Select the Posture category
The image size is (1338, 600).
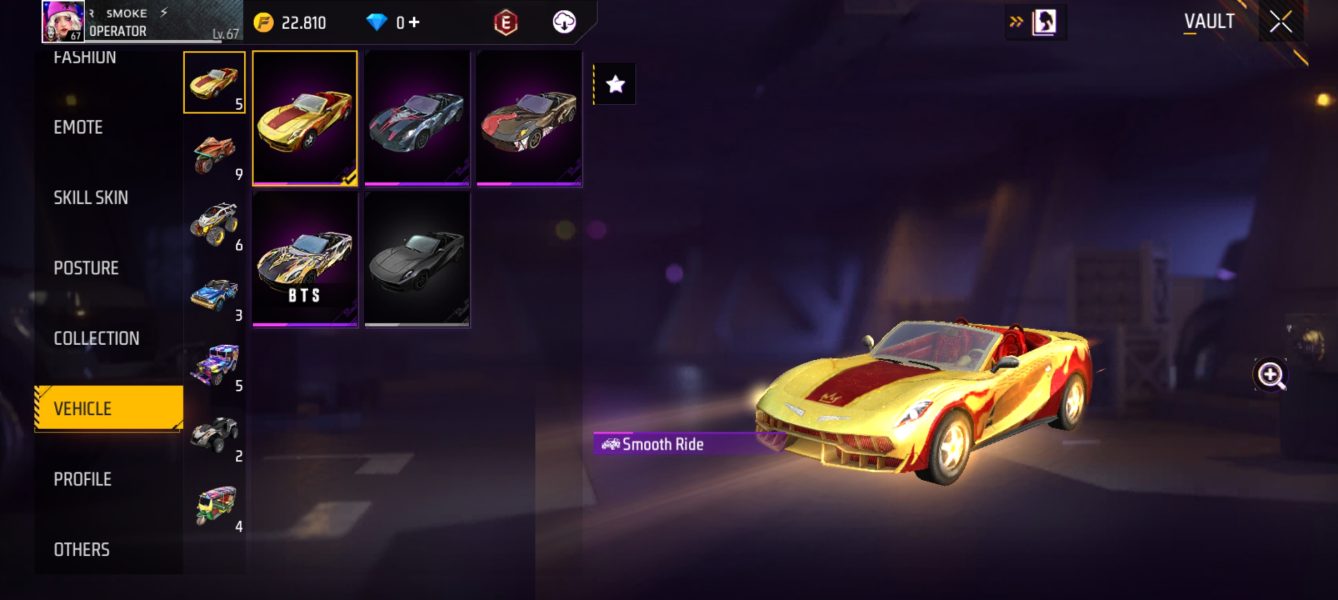(86, 268)
